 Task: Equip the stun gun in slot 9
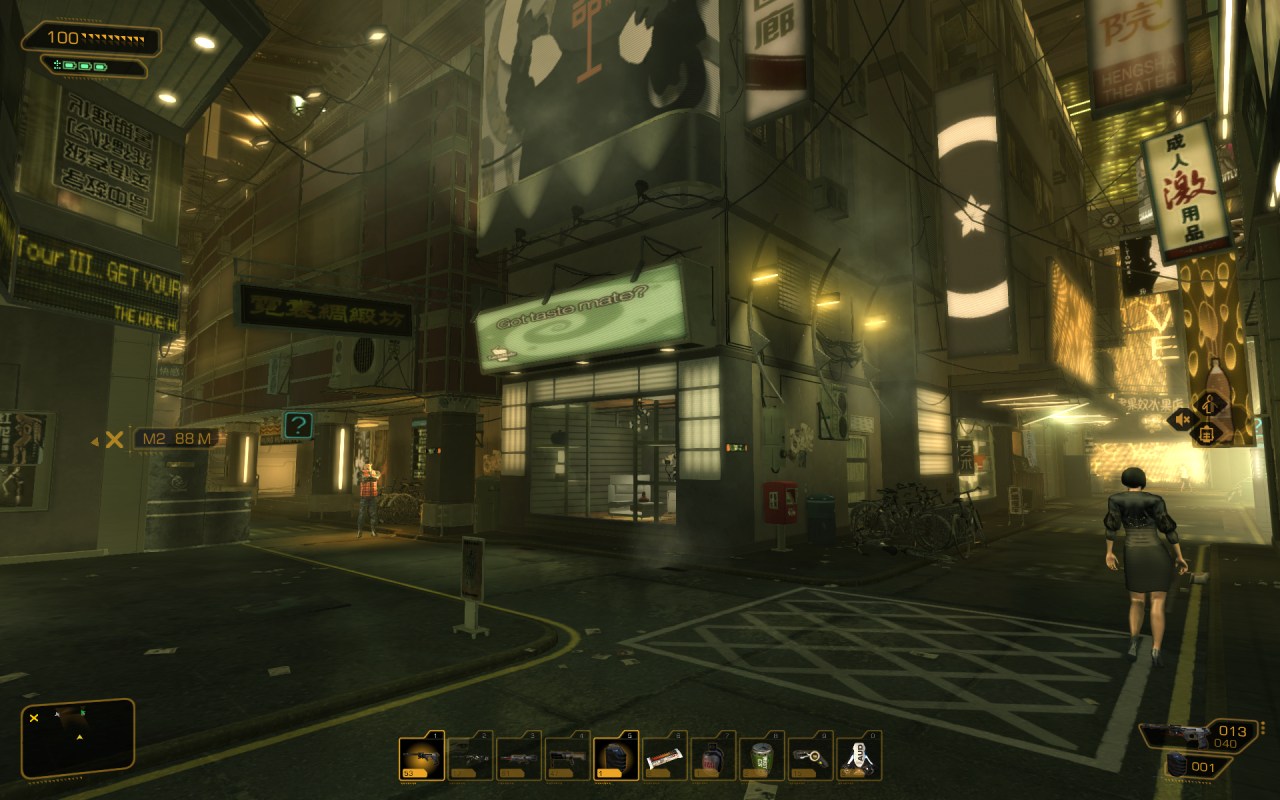[811, 758]
